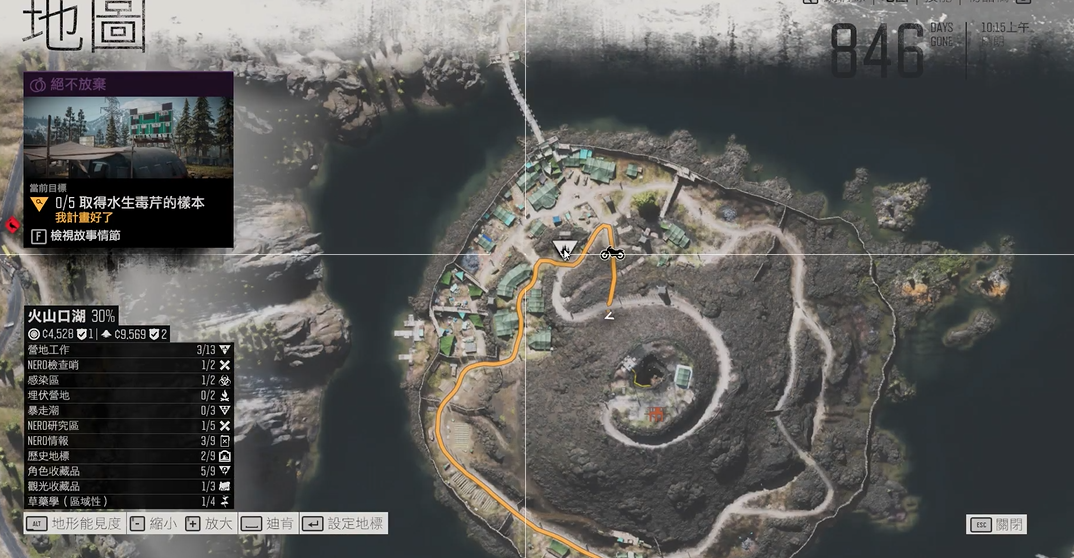Choose the NERO檢查哨 legend entry

point(129,365)
